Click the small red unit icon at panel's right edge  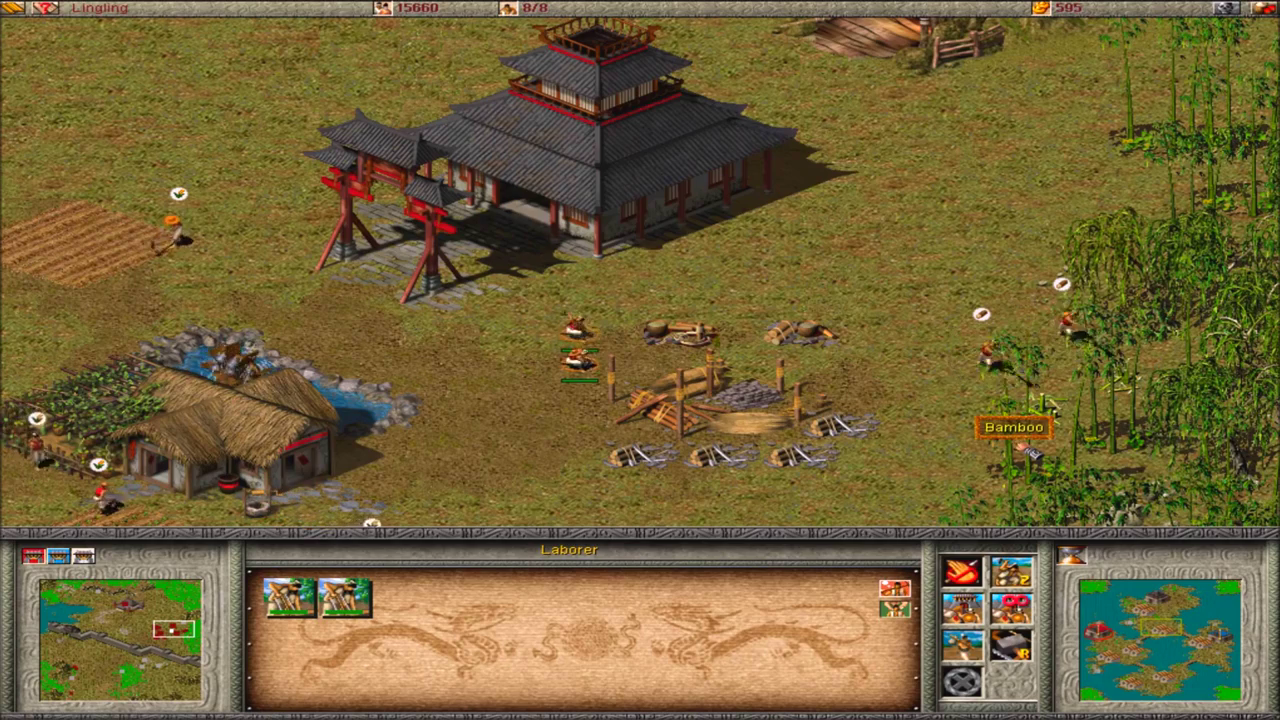coord(895,588)
